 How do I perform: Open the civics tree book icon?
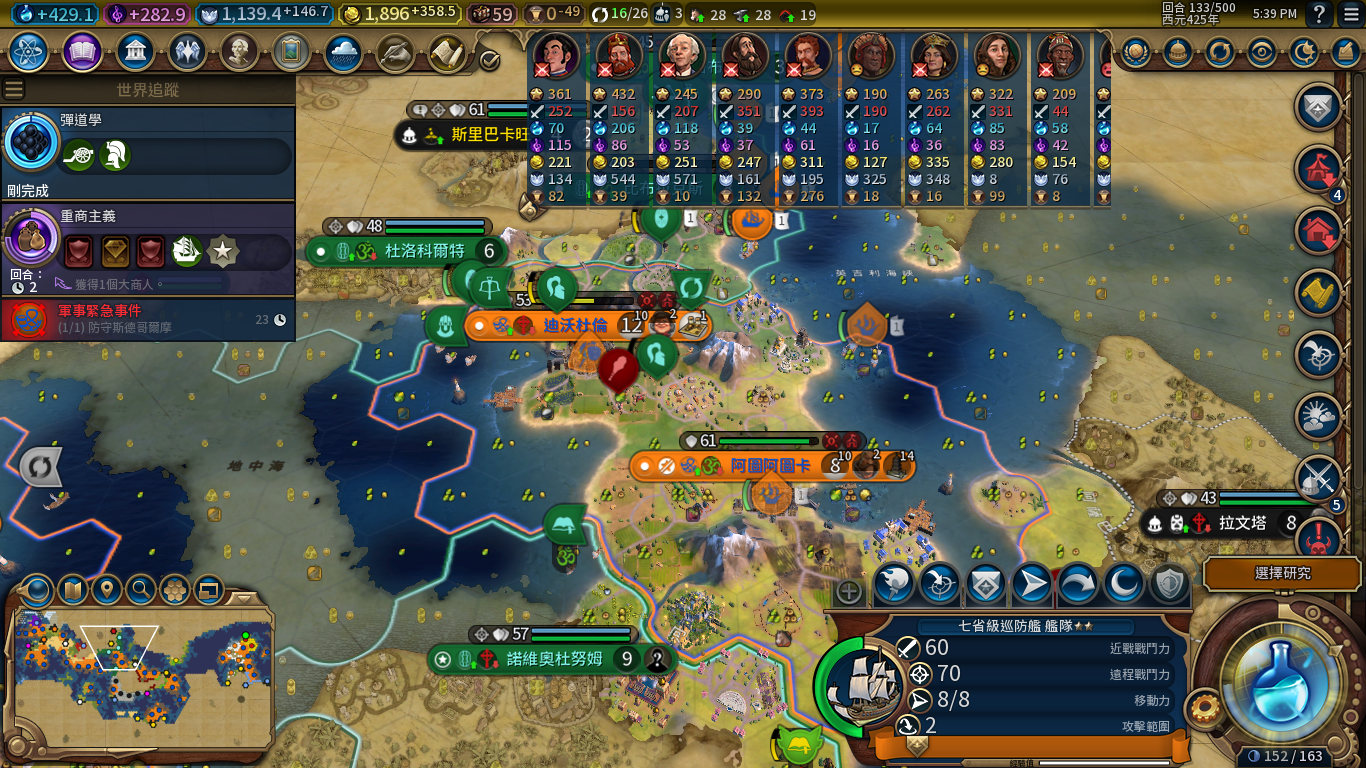pyautogui.click(x=82, y=52)
